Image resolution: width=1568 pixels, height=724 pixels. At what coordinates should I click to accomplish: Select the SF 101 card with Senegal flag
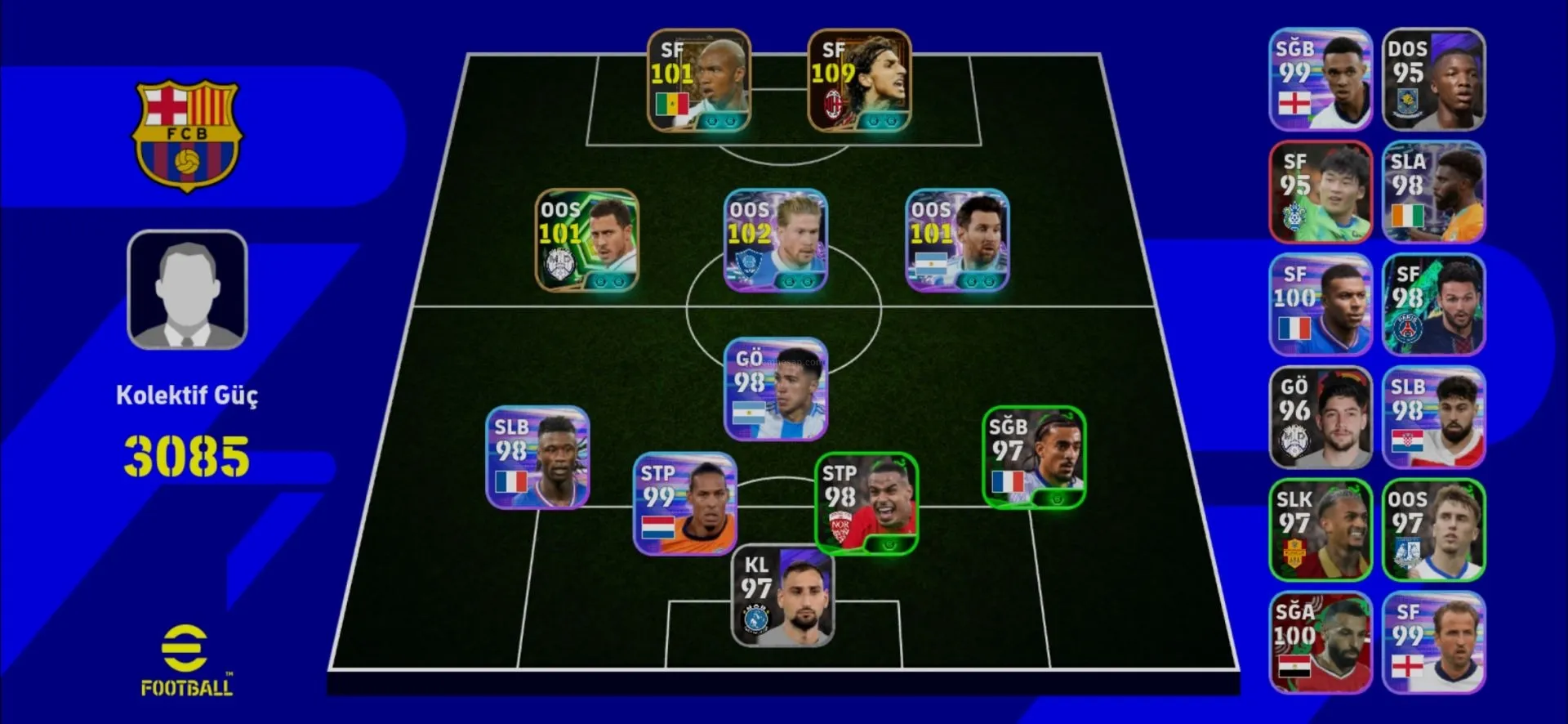[x=698, y=81]
